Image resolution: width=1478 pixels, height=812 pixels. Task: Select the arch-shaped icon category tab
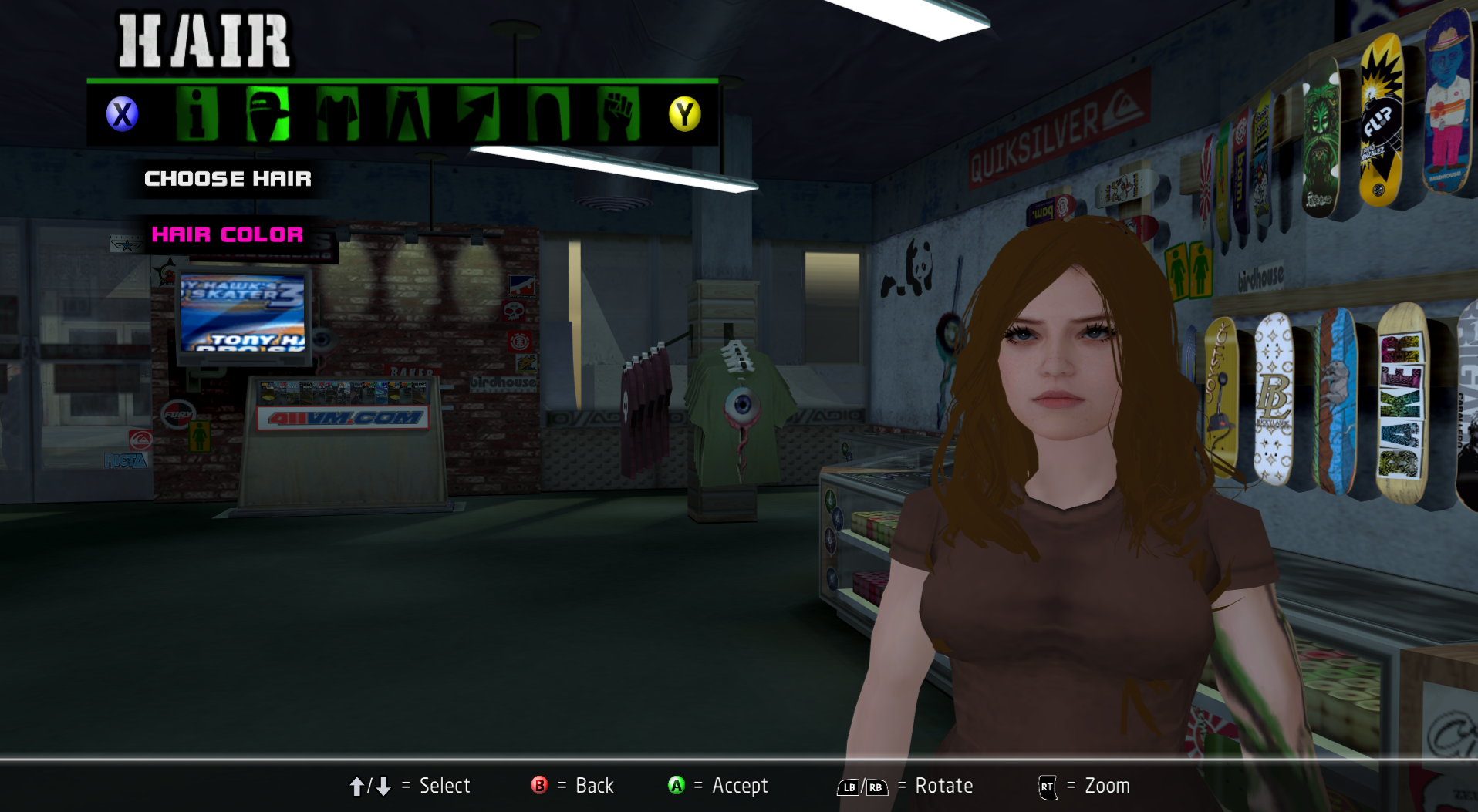(548, 114)
